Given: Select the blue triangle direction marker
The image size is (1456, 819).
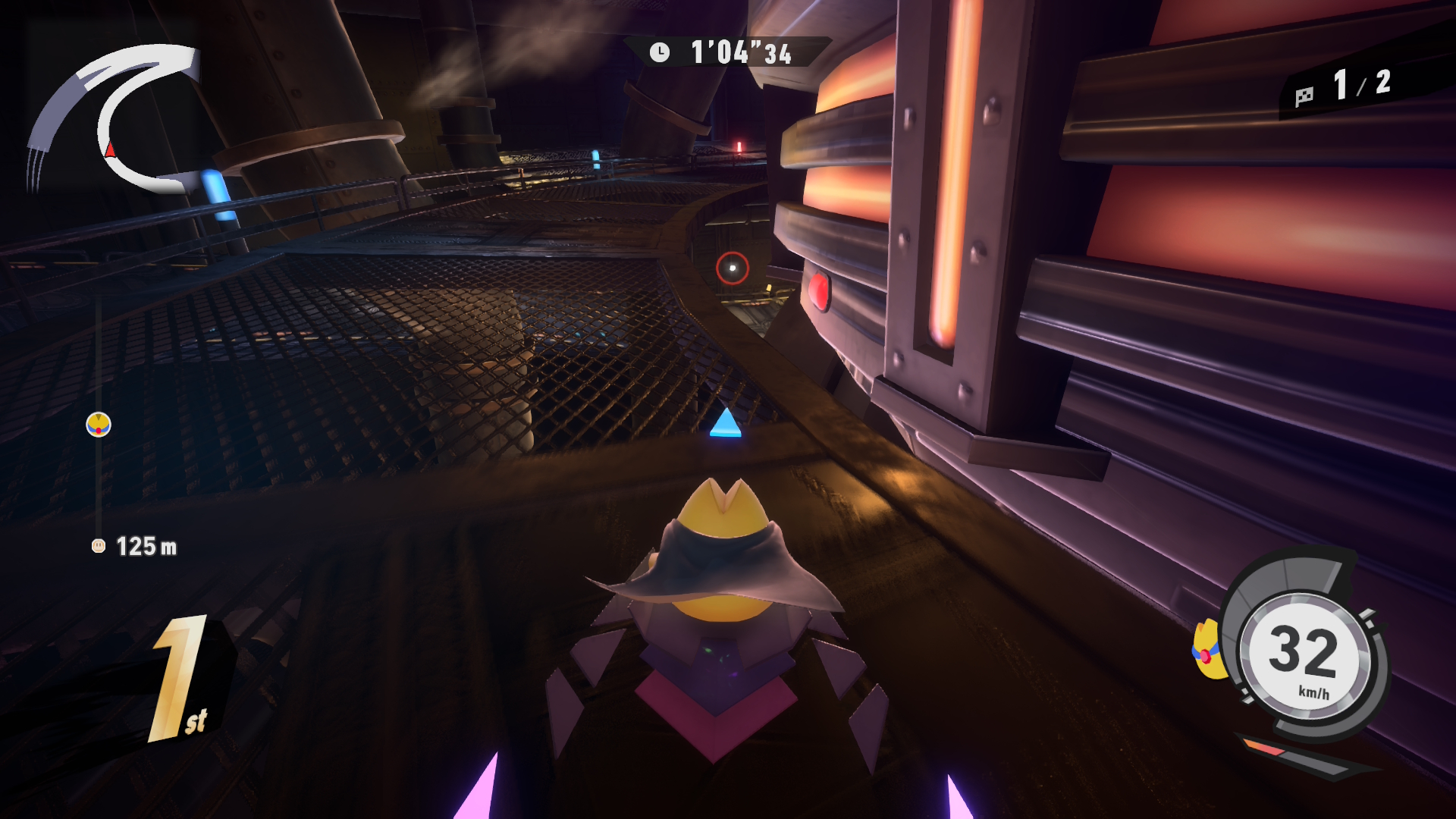Looking at the screenshot, I should (x=726, y=424).
